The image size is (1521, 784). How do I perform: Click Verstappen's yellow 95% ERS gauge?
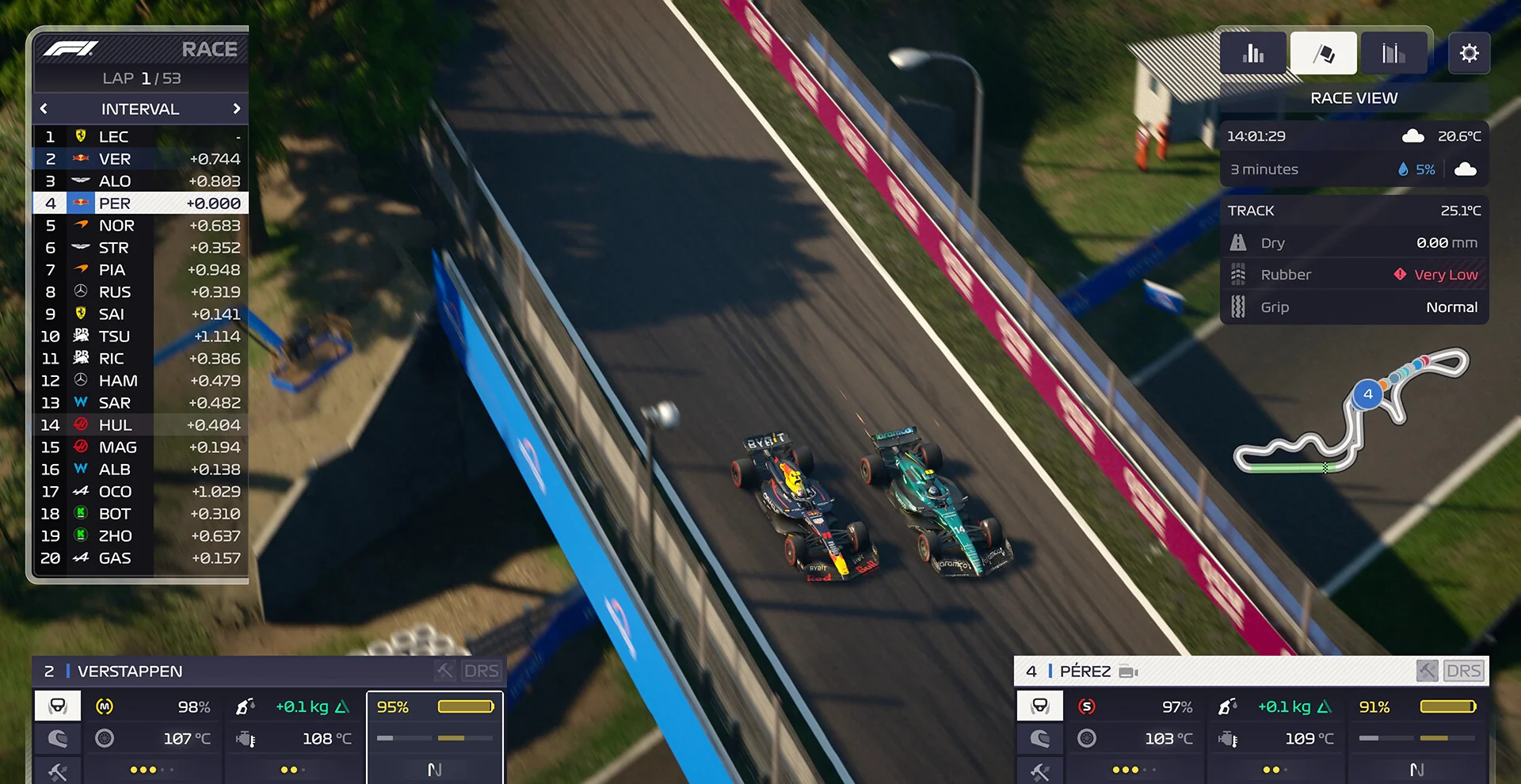pos(435,706)
